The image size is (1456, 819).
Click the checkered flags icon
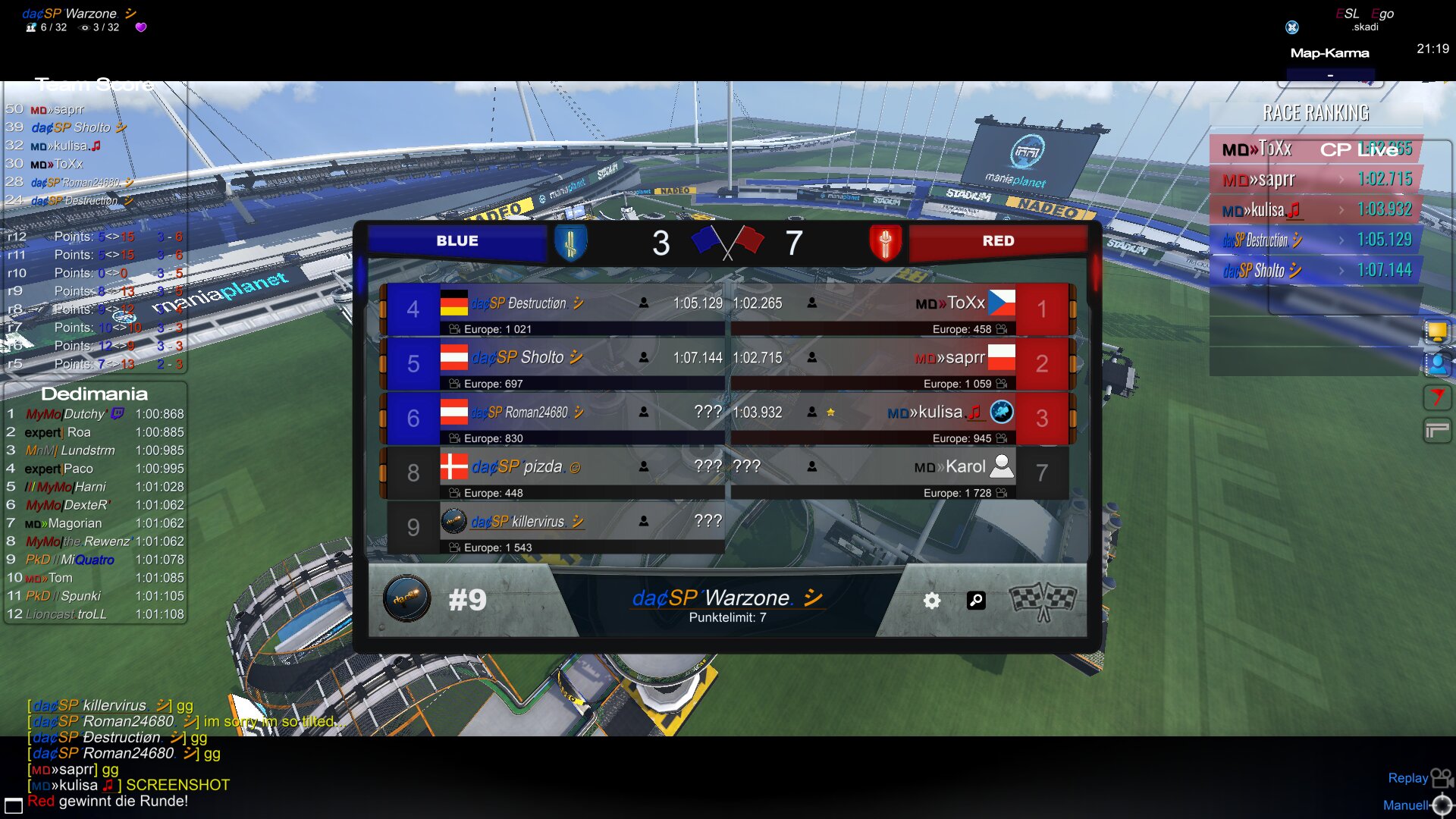[x=1043, y=601]
